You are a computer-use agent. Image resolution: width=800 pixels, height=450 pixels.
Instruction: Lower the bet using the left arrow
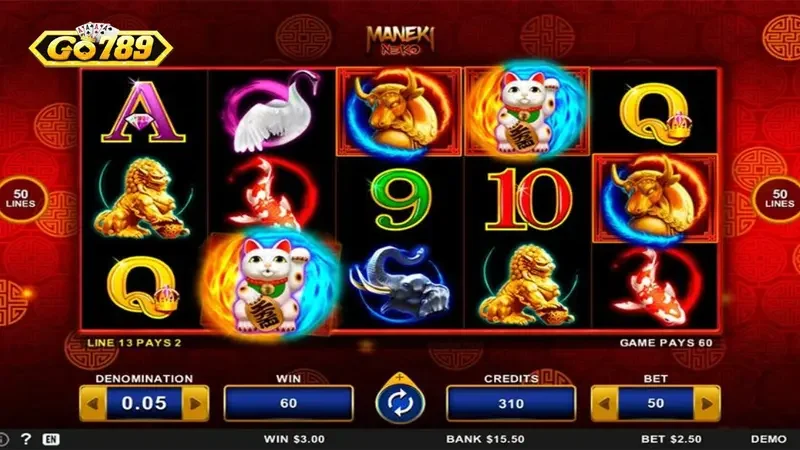(603, 403)
